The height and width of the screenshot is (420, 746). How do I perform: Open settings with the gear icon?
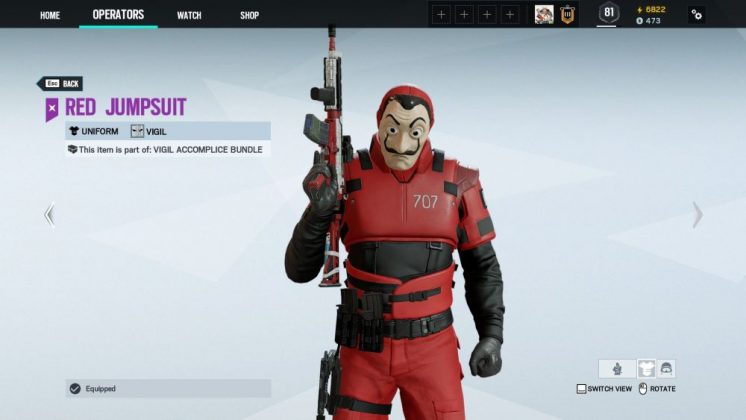tap(696, 14)
